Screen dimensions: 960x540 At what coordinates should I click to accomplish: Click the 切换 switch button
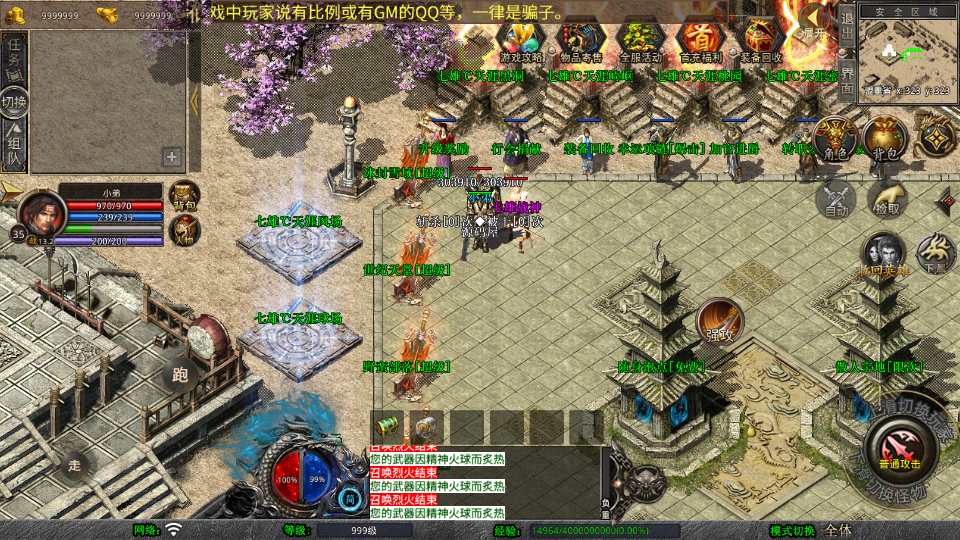coord(15,102)
